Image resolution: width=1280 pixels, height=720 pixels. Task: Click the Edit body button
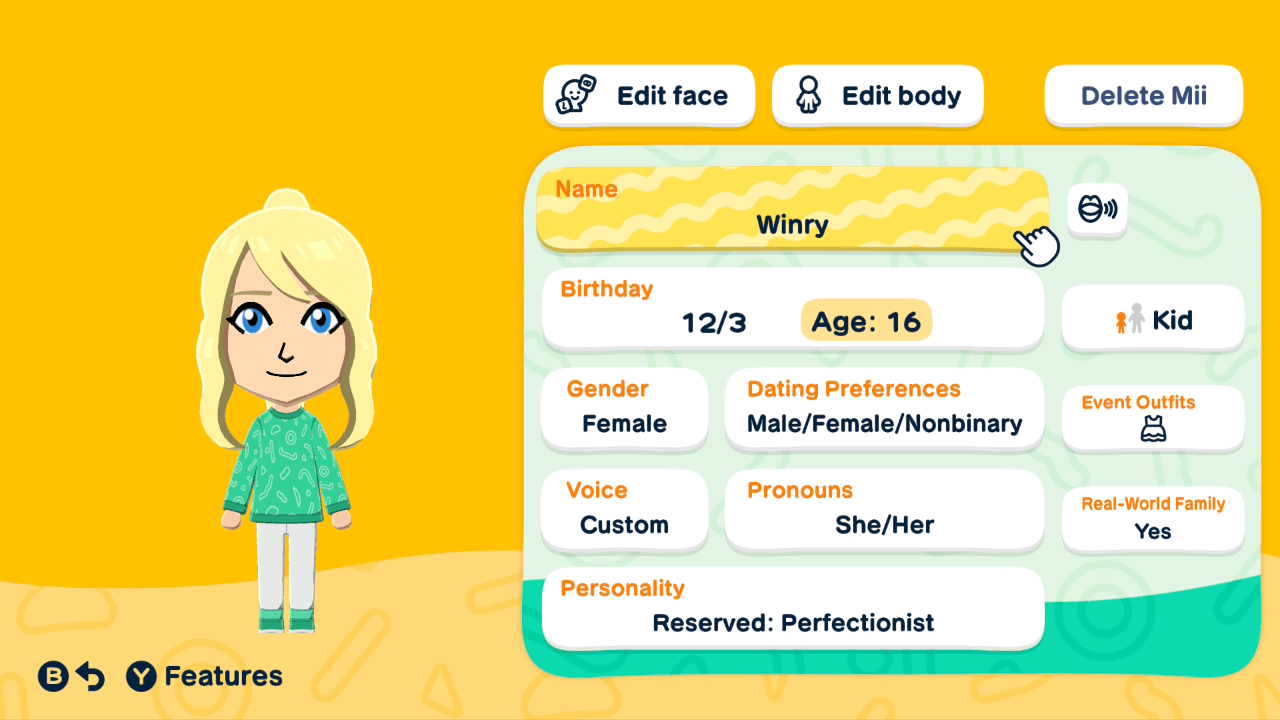click(x=877, y=95)
